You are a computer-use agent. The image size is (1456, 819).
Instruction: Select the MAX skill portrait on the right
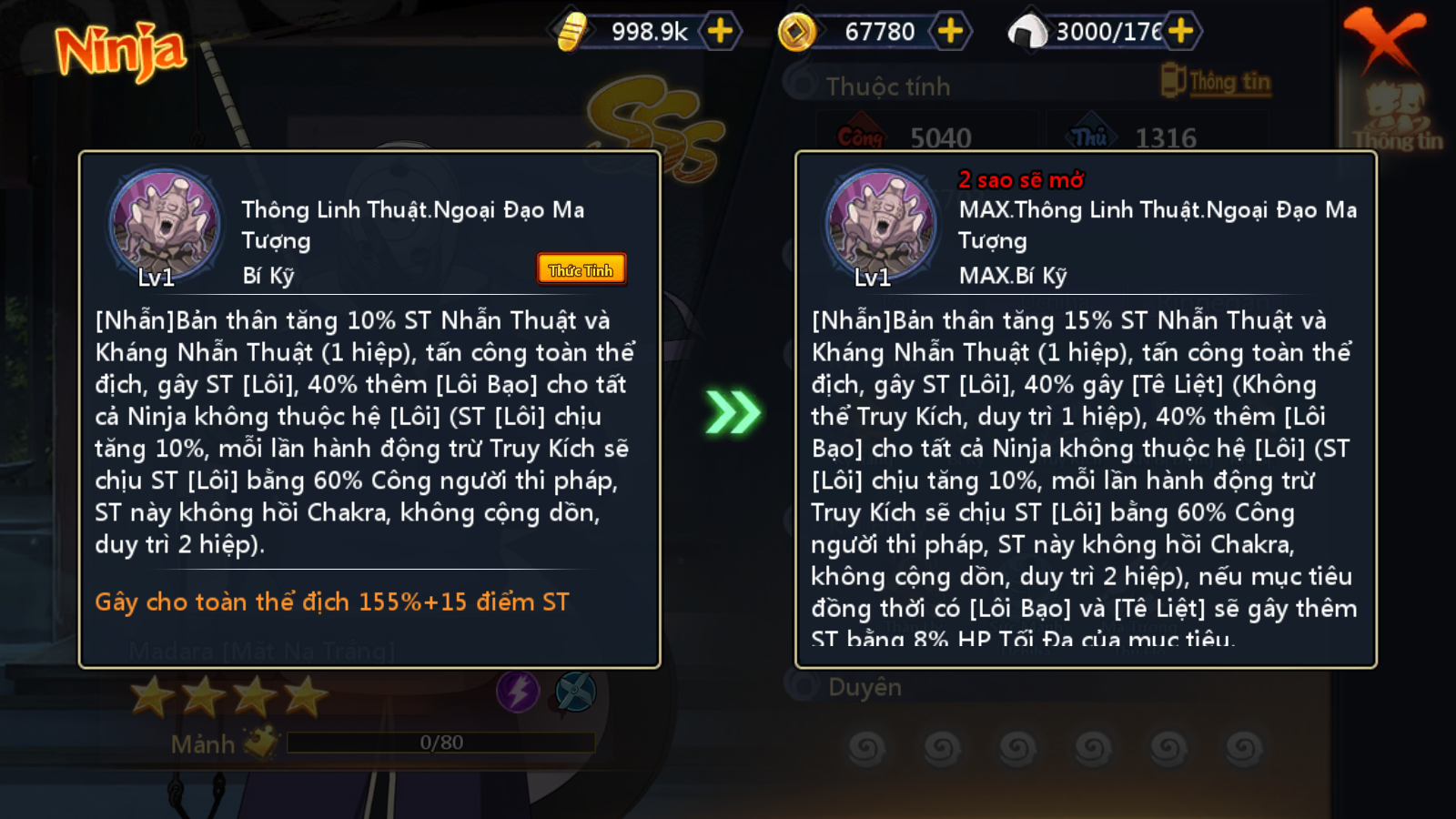pos(881,225)
